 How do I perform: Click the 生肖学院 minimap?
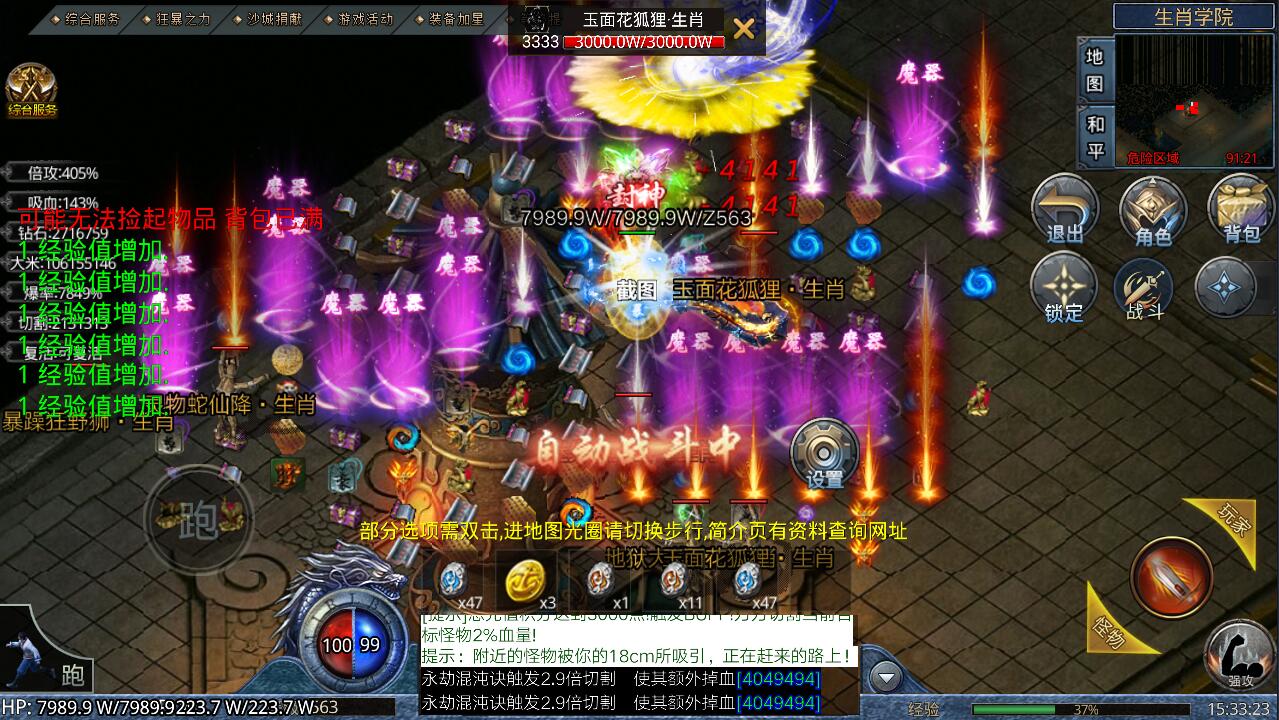(1195, 100)
